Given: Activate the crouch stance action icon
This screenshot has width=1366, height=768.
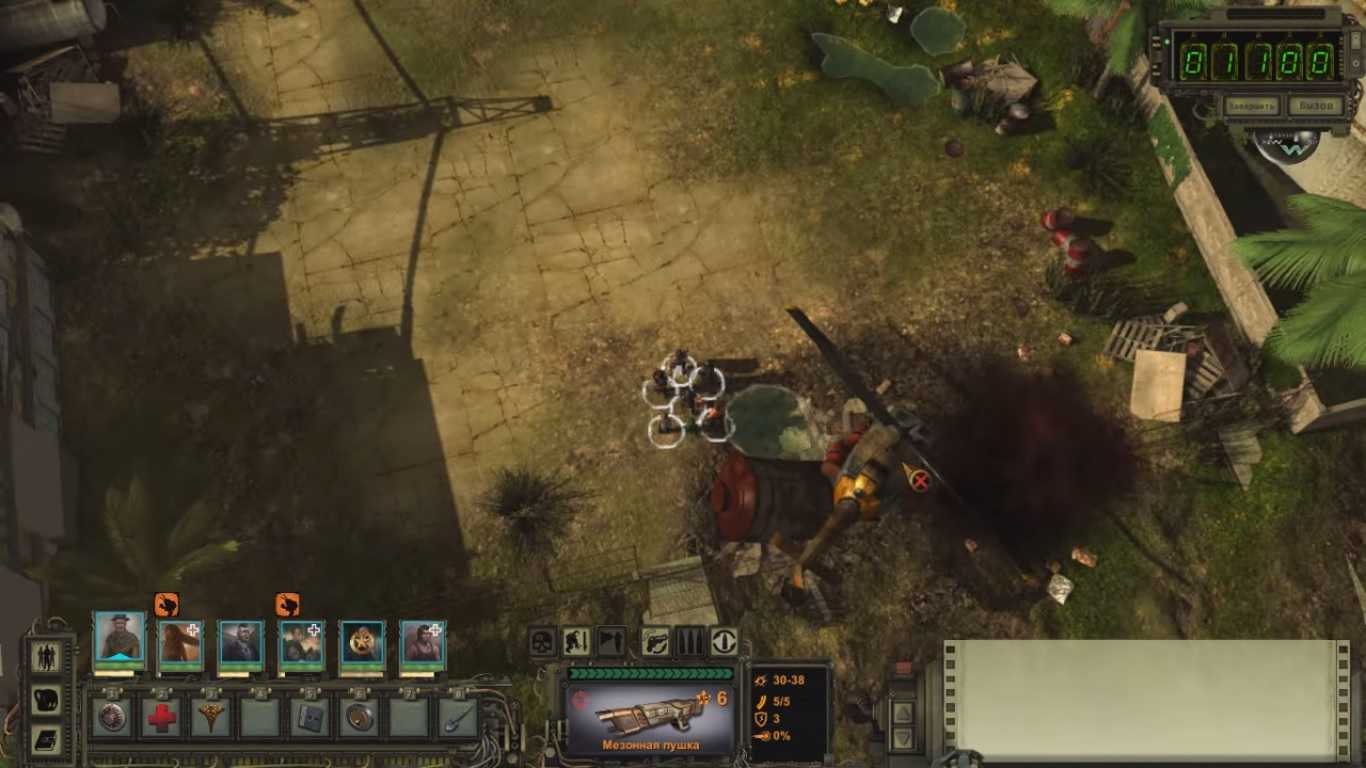Looking at the screenshot, I should (x=576, y=641).
